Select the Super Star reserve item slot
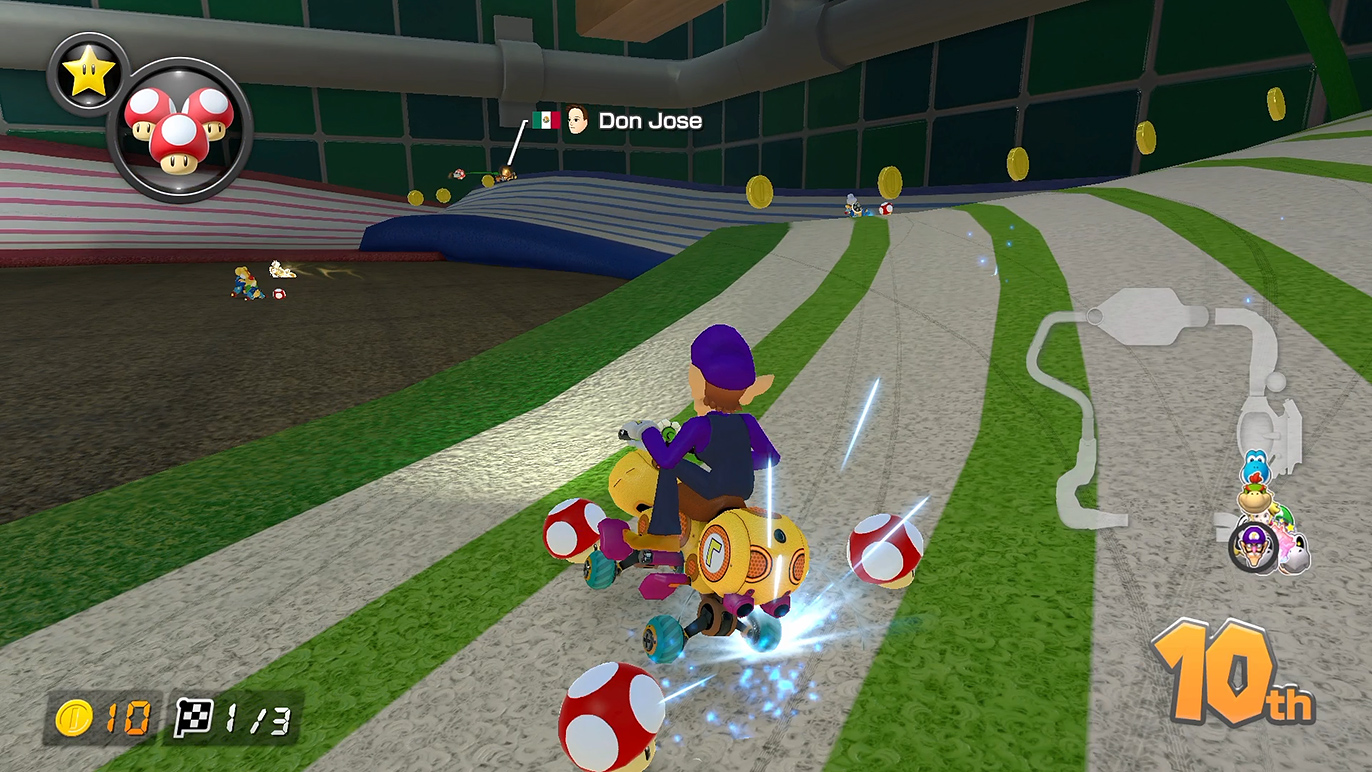This screenshot has height=772, width=1372. (x=88, y=75)
